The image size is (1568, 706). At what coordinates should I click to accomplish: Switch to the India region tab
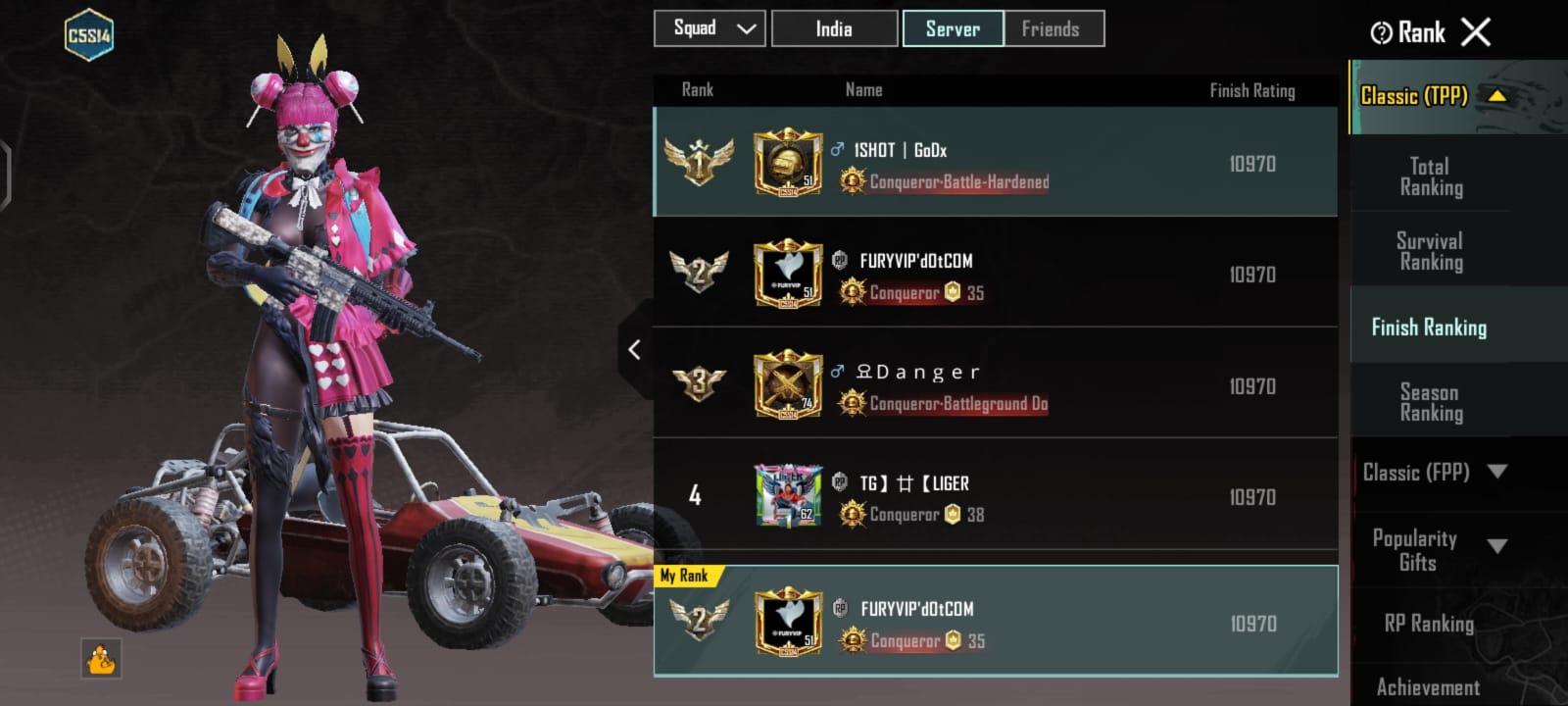pos(834,28)
